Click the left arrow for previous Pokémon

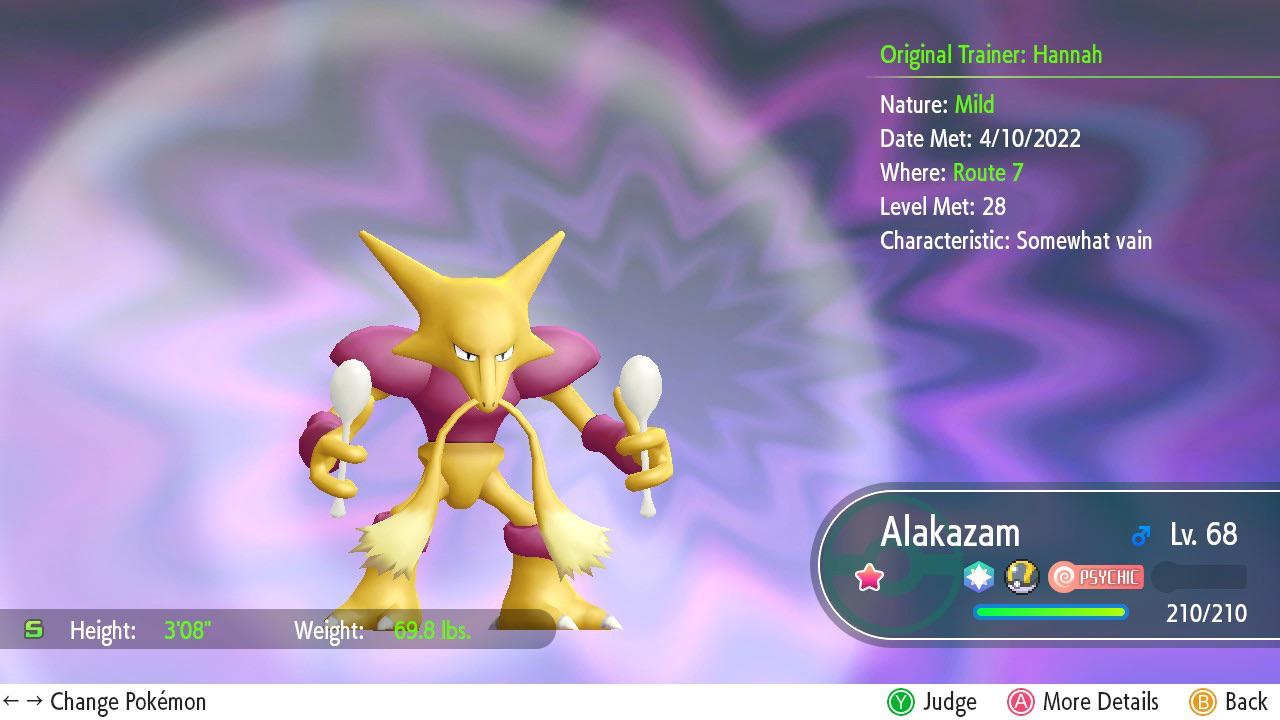click(12, 701)
